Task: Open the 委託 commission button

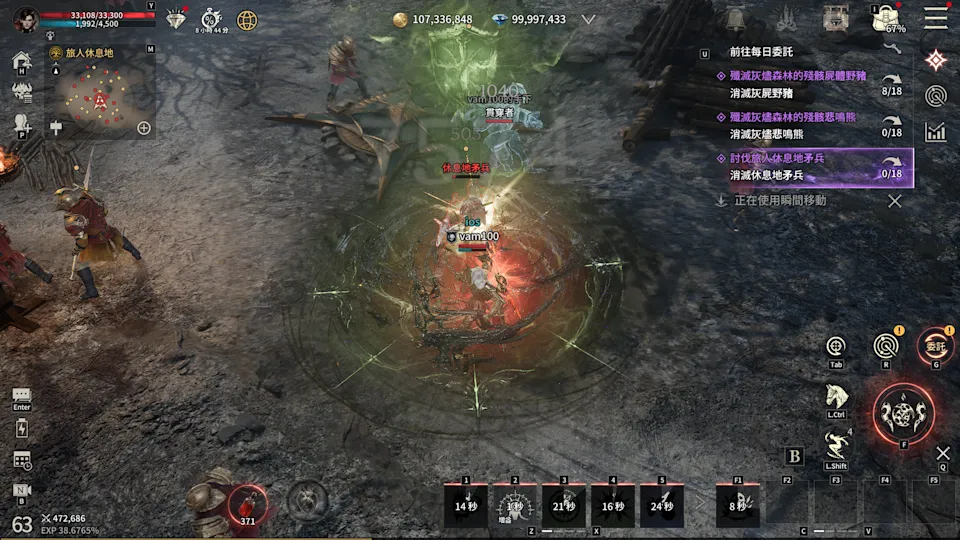Action: (935, 346)
